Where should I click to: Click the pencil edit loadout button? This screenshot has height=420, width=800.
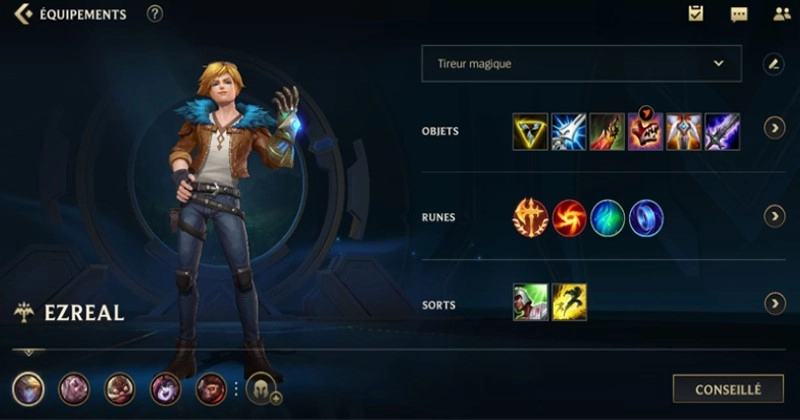coord(773,64)
